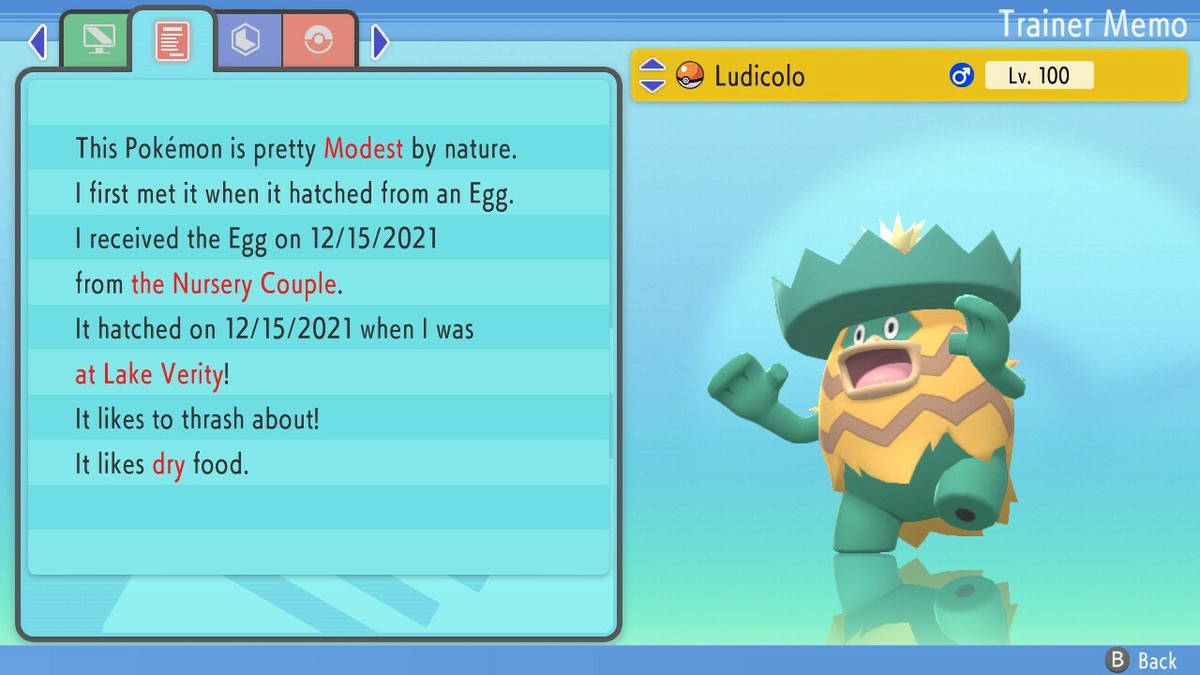Open the Poké Ball moves tab
The image size is (1200, 675).
click(x=320, y=41)
